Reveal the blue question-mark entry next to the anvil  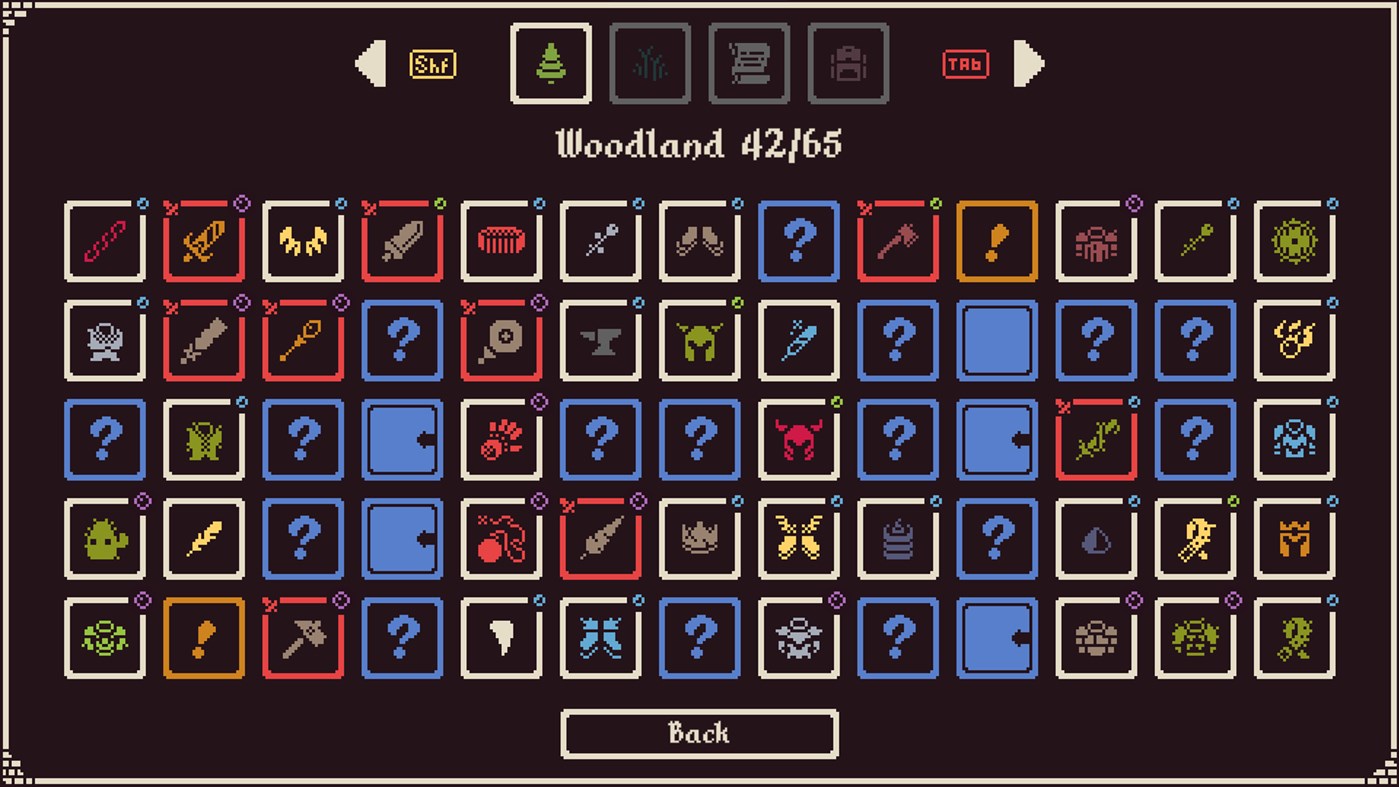click(402, 340)
